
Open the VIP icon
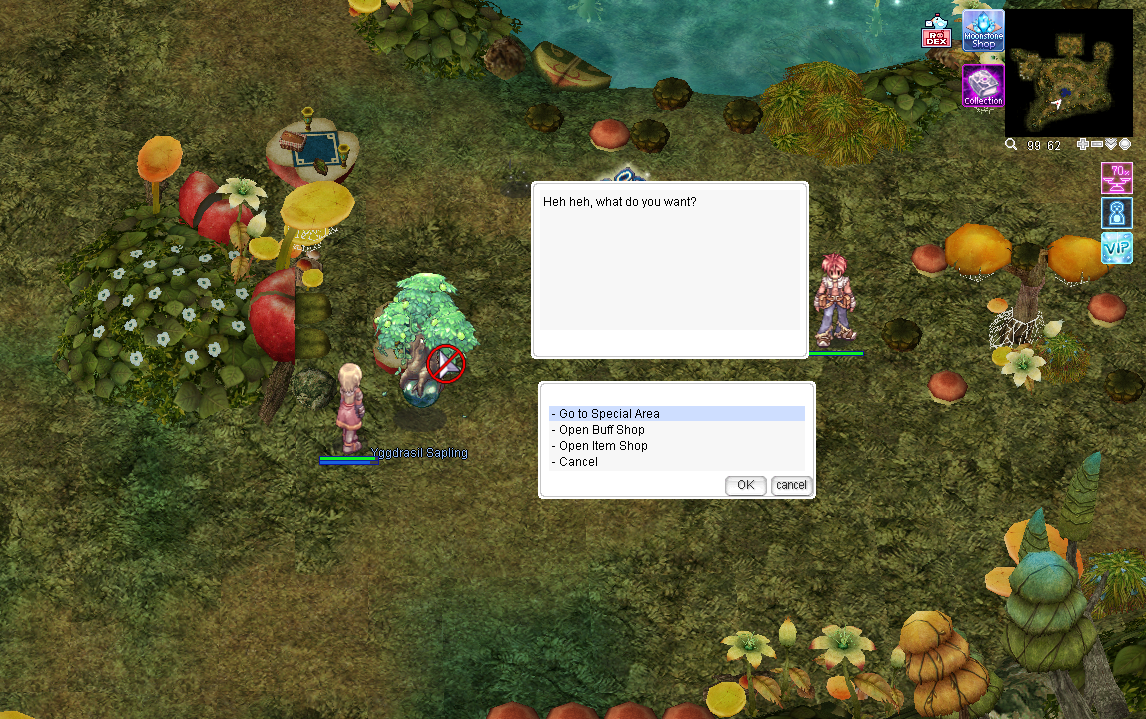tap(1116, 248)
